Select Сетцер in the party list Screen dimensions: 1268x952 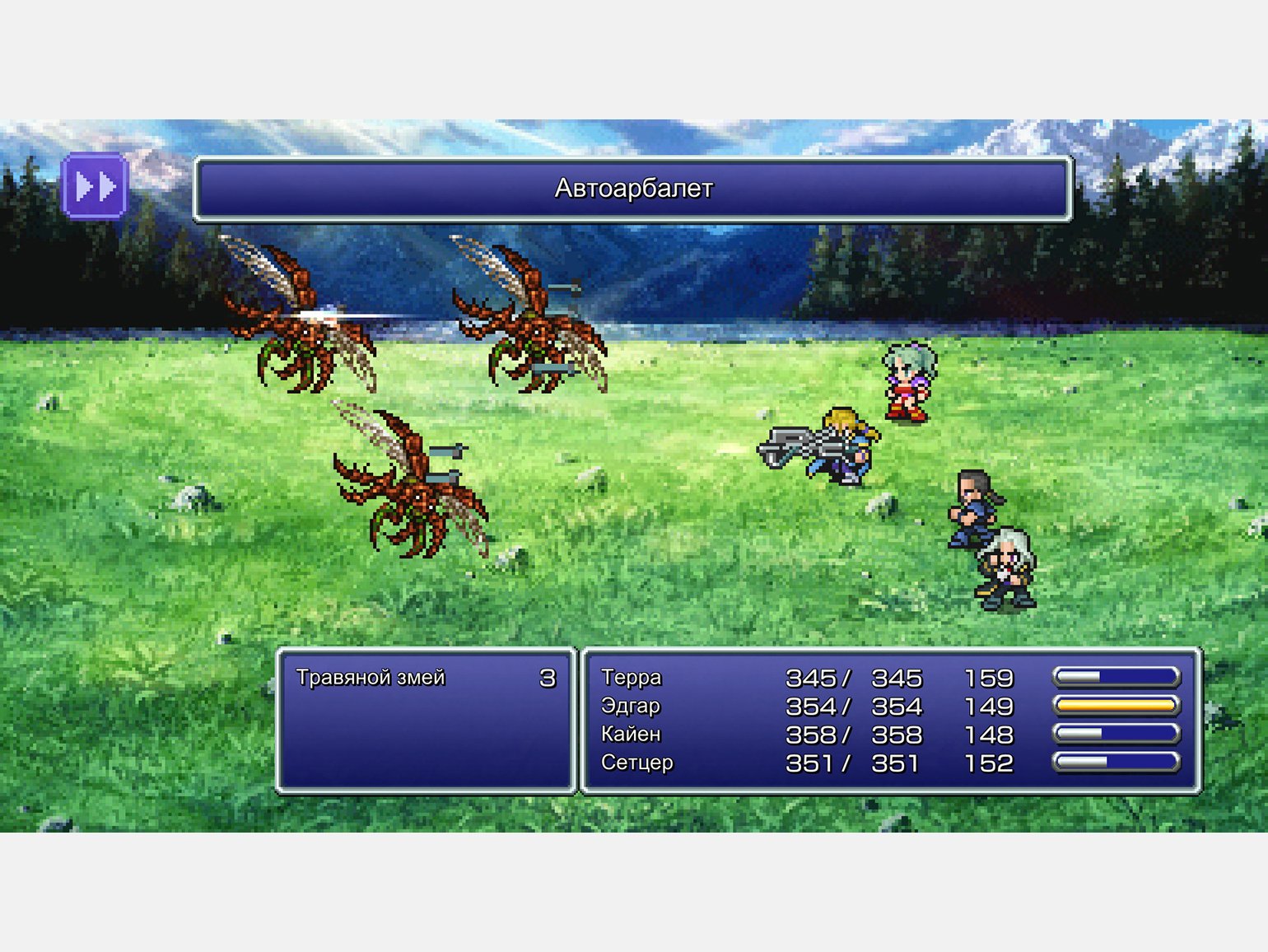pyautogui.click(x=636, y=763)
